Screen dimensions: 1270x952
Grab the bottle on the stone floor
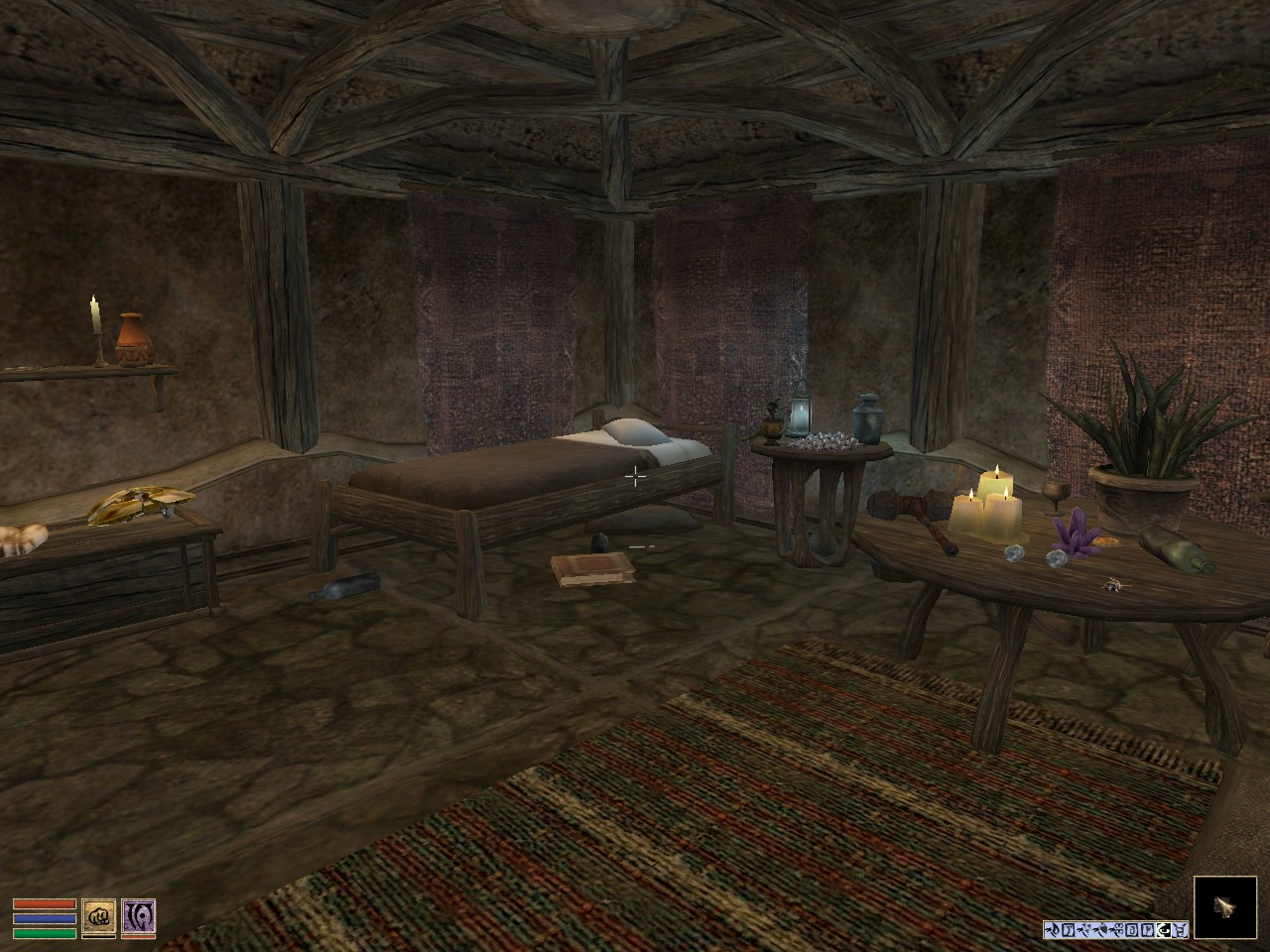tap(344, 587)
